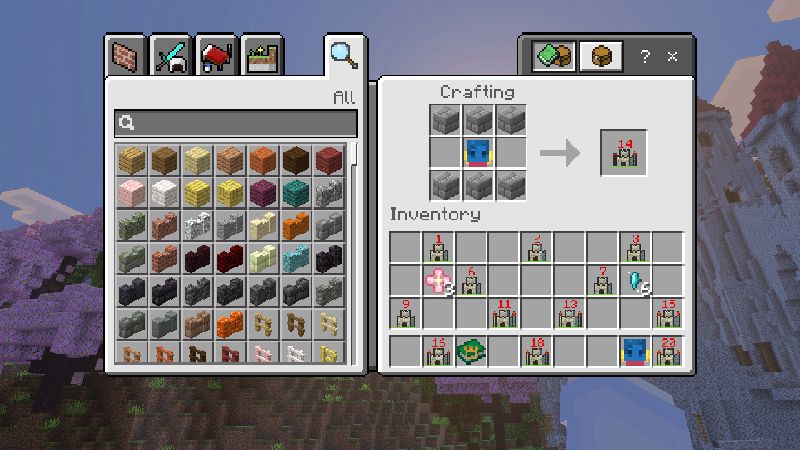Select the pink flower stack in inventory
800x450 pixels.
click(438, 281)
